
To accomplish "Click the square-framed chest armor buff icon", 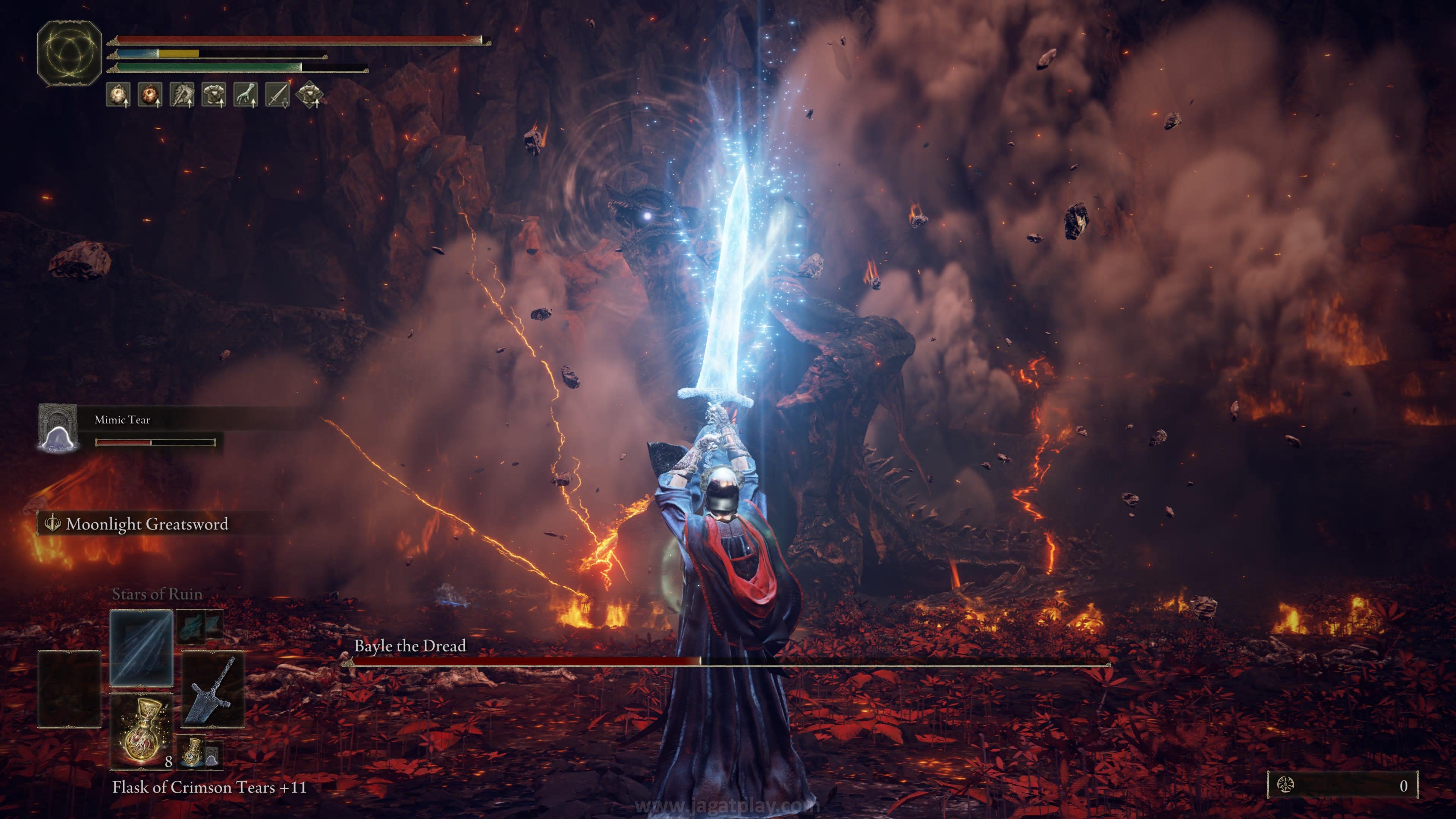I will pyautogui.click(x=213, y=94).
